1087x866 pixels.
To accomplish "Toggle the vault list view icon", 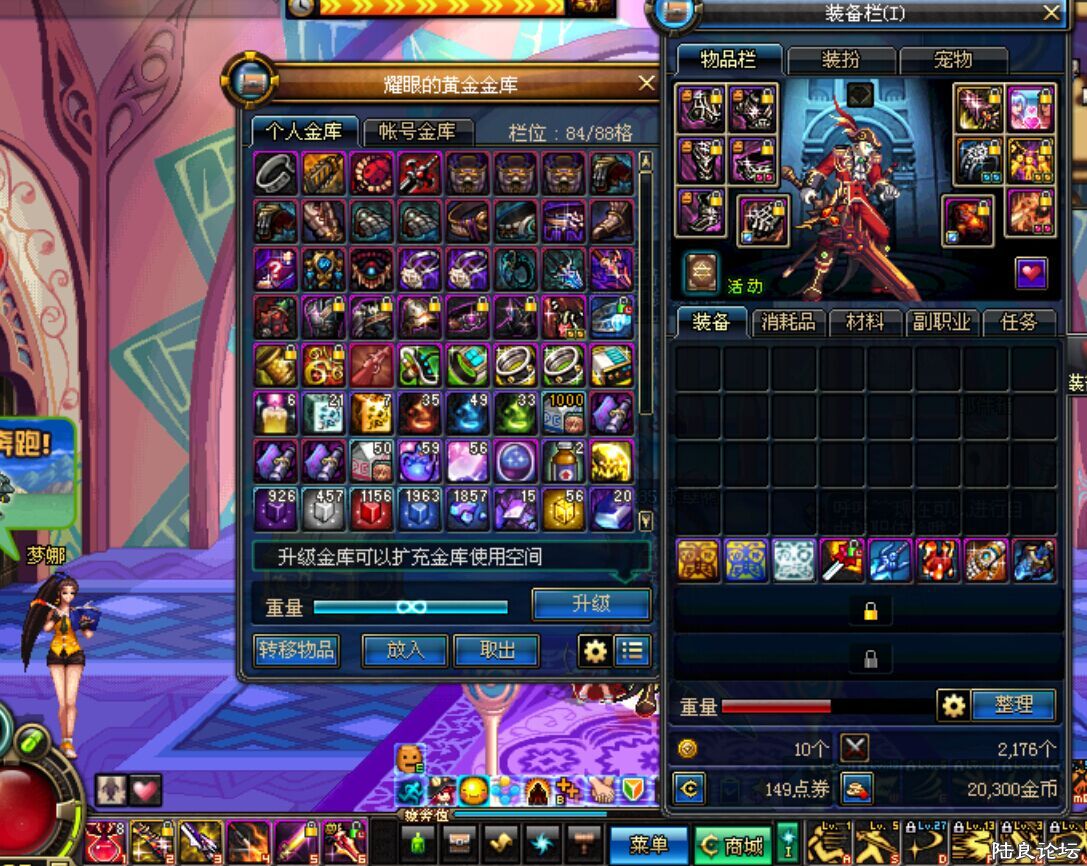I will [x=632, y=651].
